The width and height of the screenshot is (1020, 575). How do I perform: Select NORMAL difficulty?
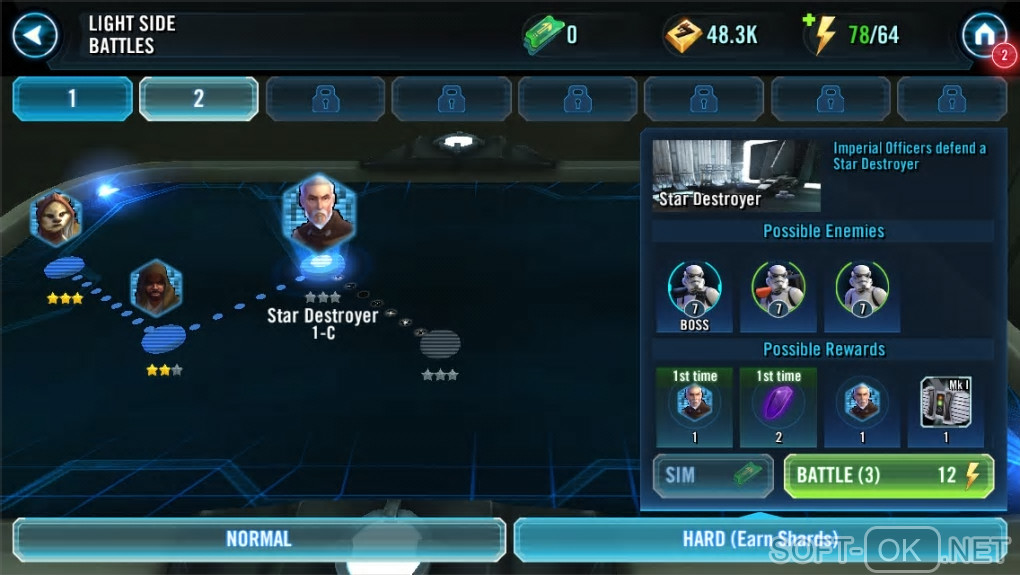[258, 539]
